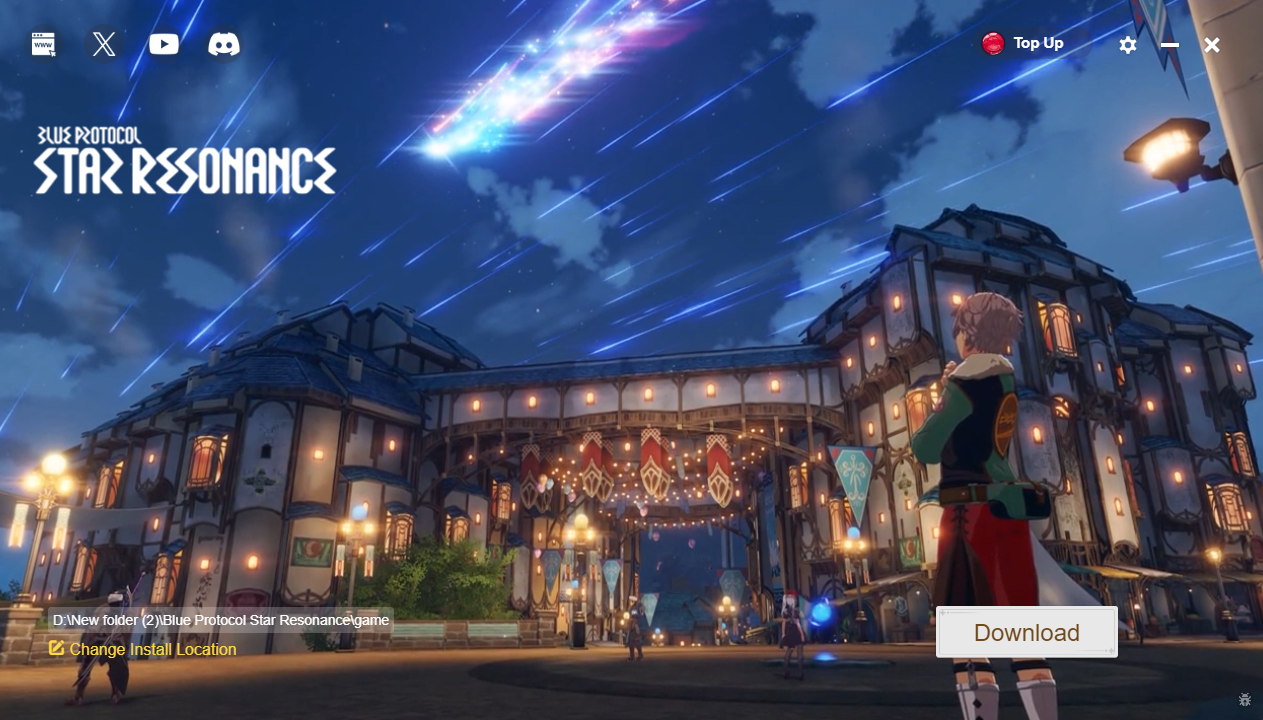Image resolution: width=1263 pixels, height=720 pixels.
Task: Close the launcher window
Action: 1212,45
